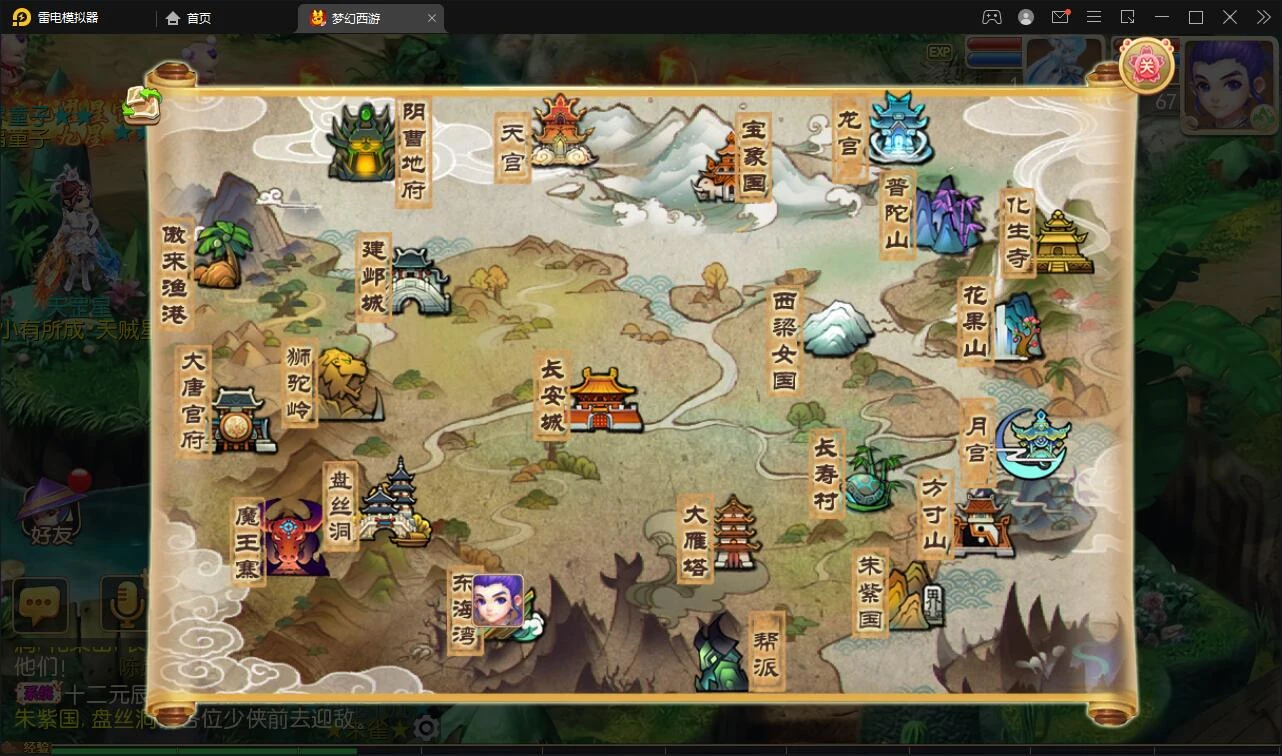This screenshot has width=1282, height=756.
Task: Choose the 大雁塔 pagoda marker
Action: pos(734,533)
